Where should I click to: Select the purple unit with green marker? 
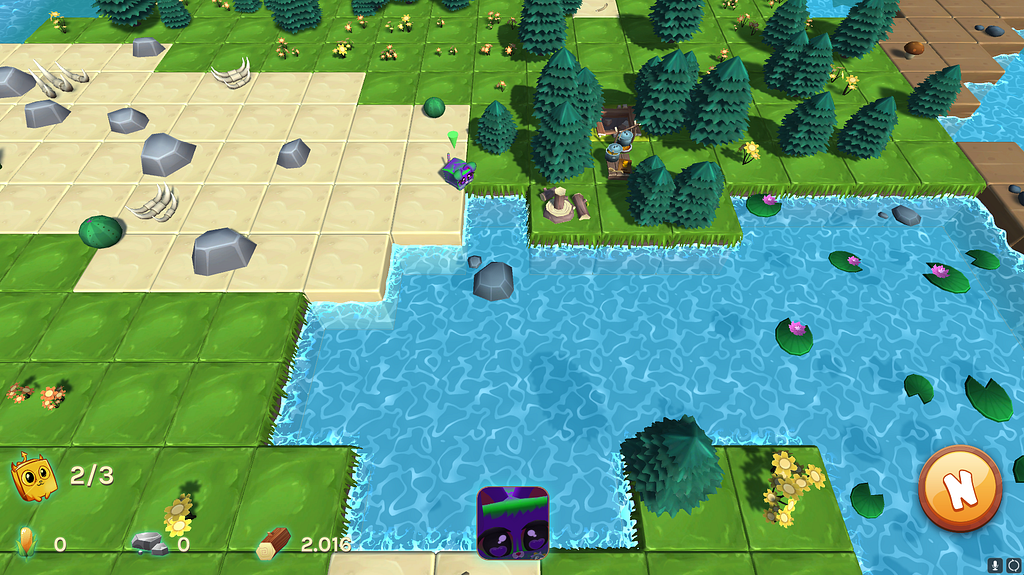click(457, 172)
